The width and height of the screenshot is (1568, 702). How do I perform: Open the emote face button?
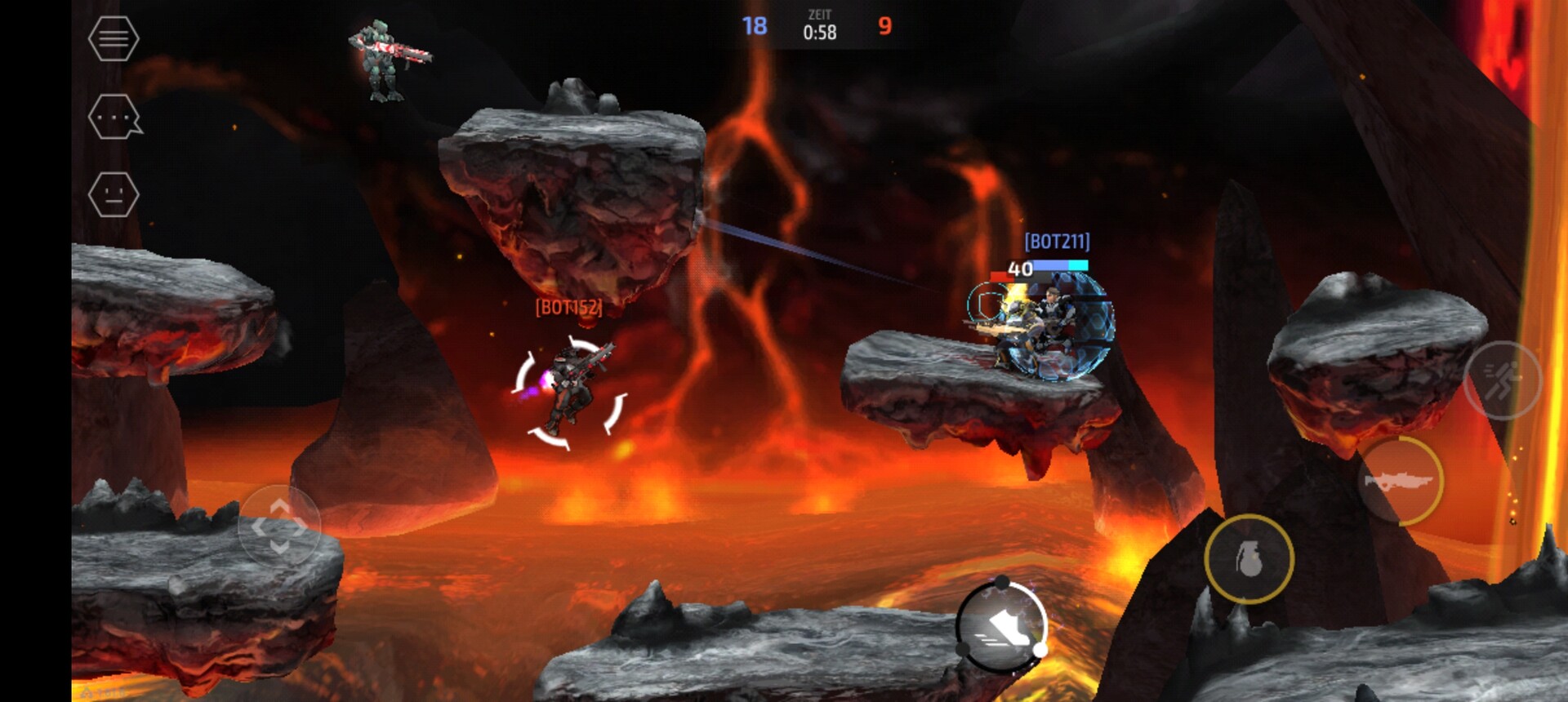pyautogui.click(x=113, y=195)
